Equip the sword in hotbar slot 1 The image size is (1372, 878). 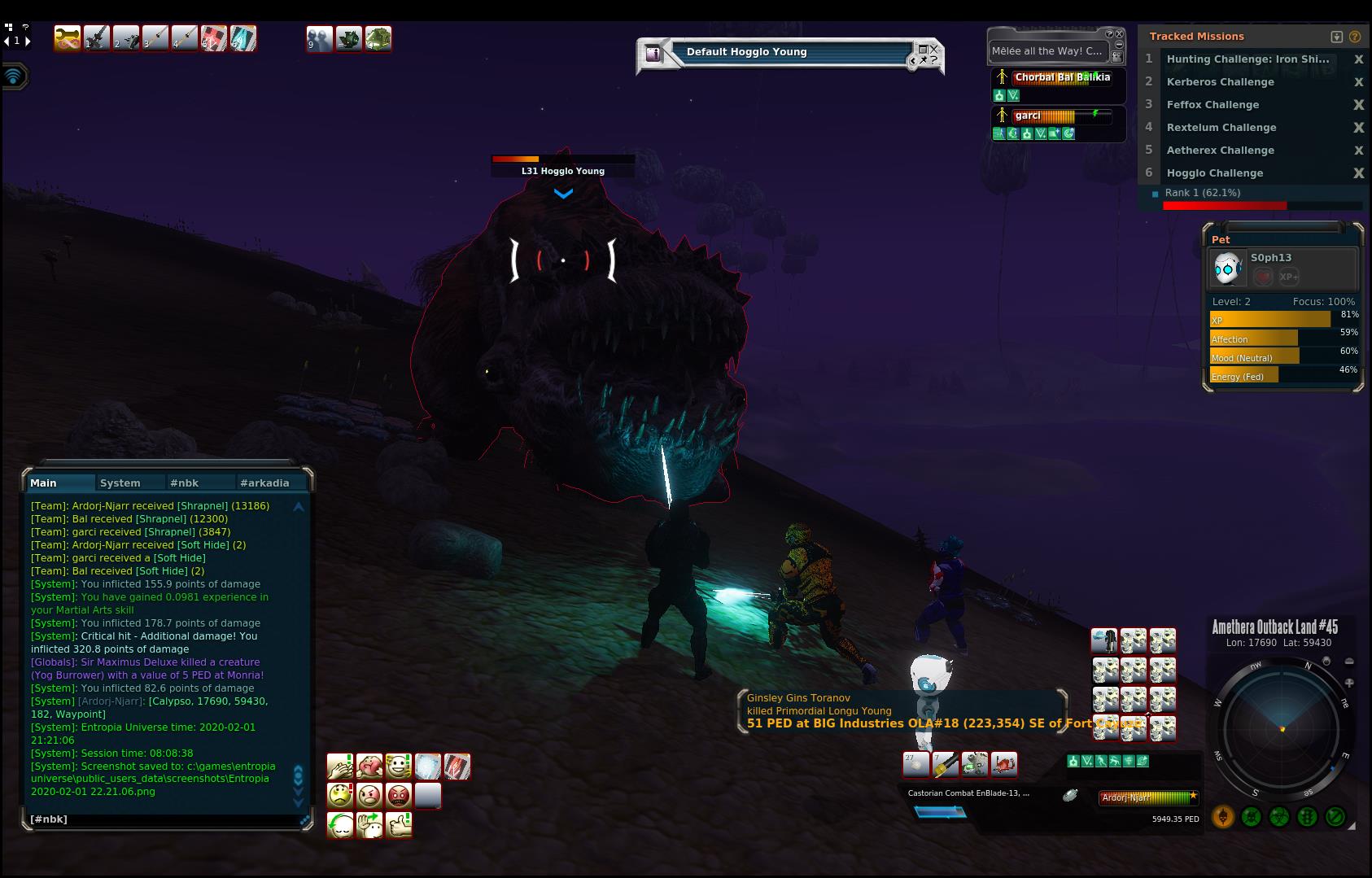pyautogui.click(x=97, y=38)
